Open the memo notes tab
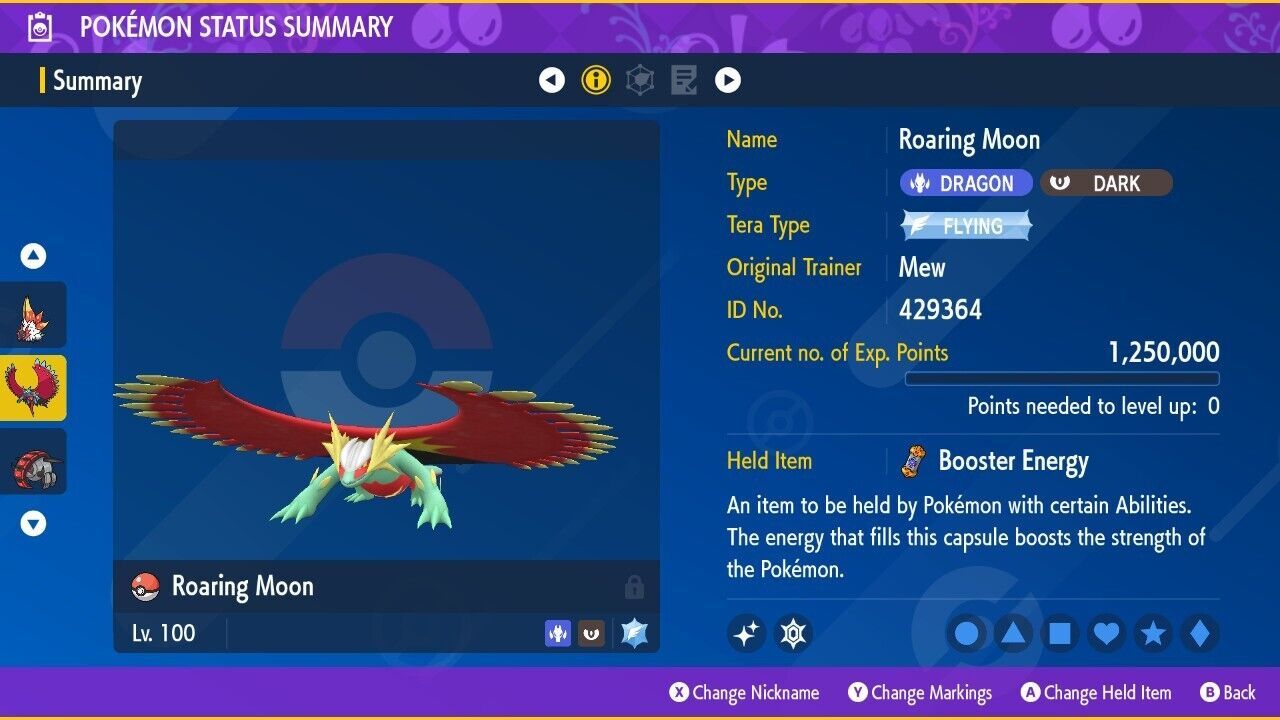1280x720 pixels. (684, 80)
